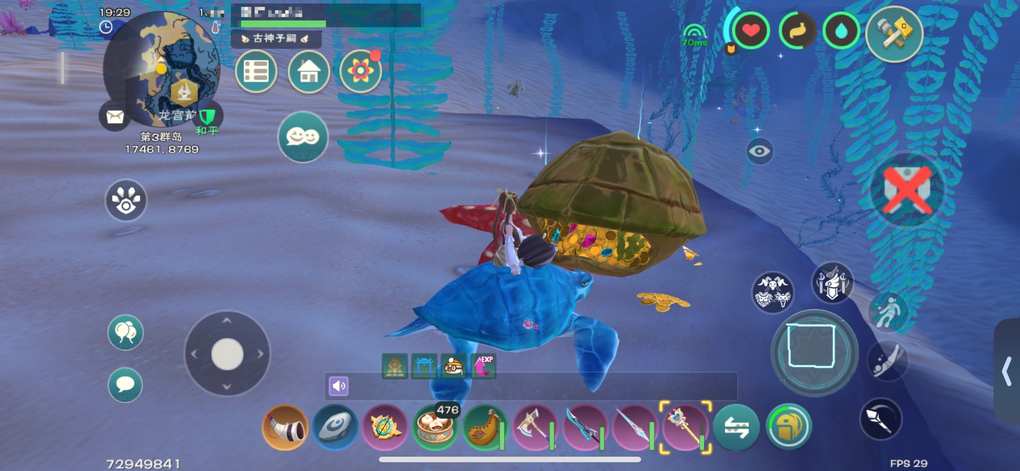Expand the side panel arrow tab
Screen dimensions: 1020x471
point(1007,371)
